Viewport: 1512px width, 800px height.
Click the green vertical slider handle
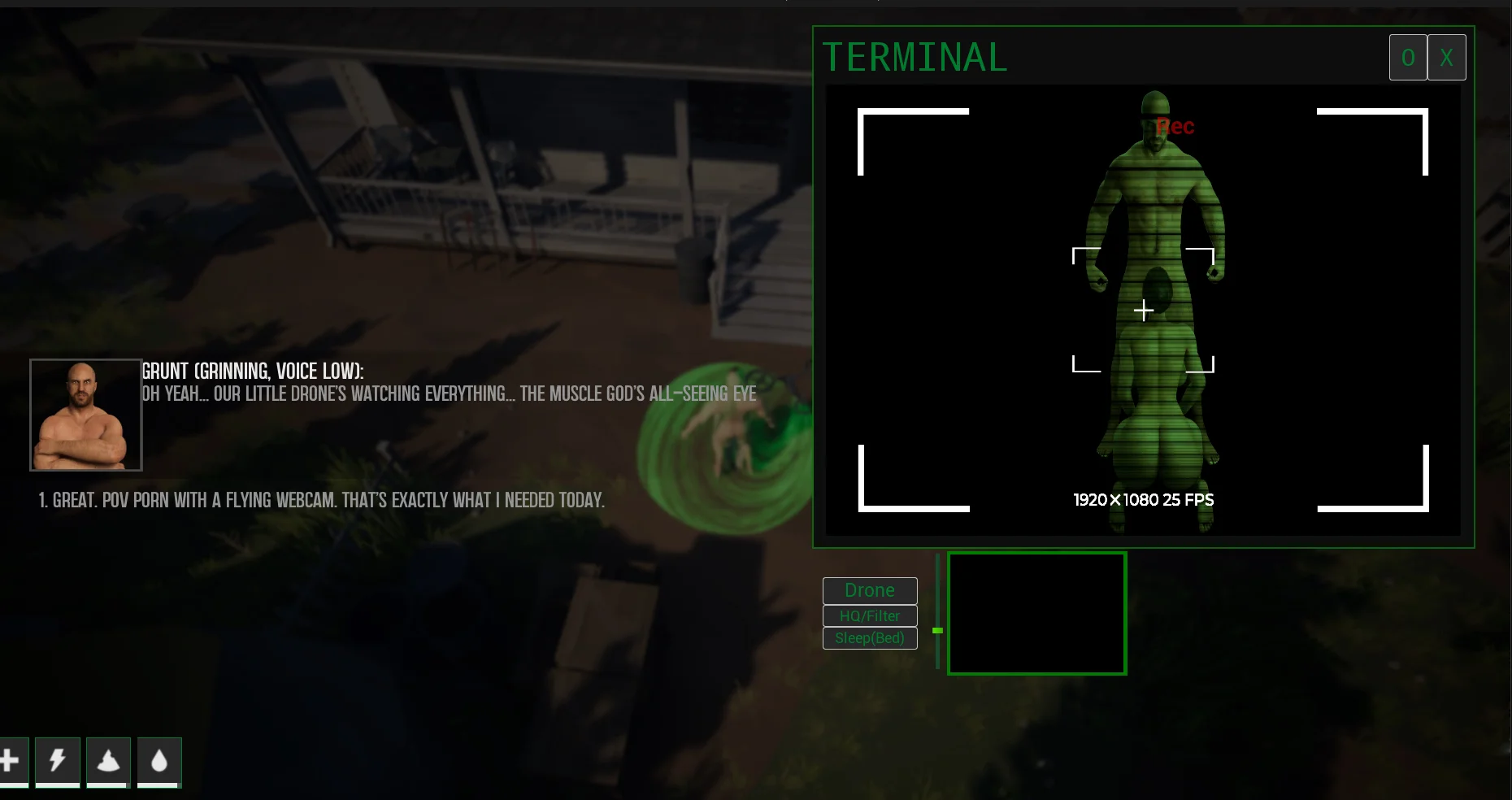point(937,630)
